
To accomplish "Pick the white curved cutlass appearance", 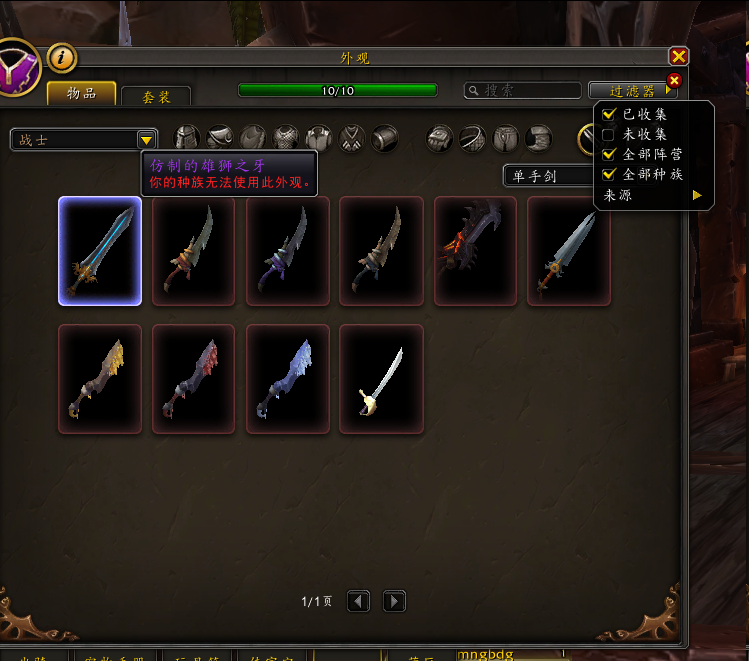I will pos(381,378).
